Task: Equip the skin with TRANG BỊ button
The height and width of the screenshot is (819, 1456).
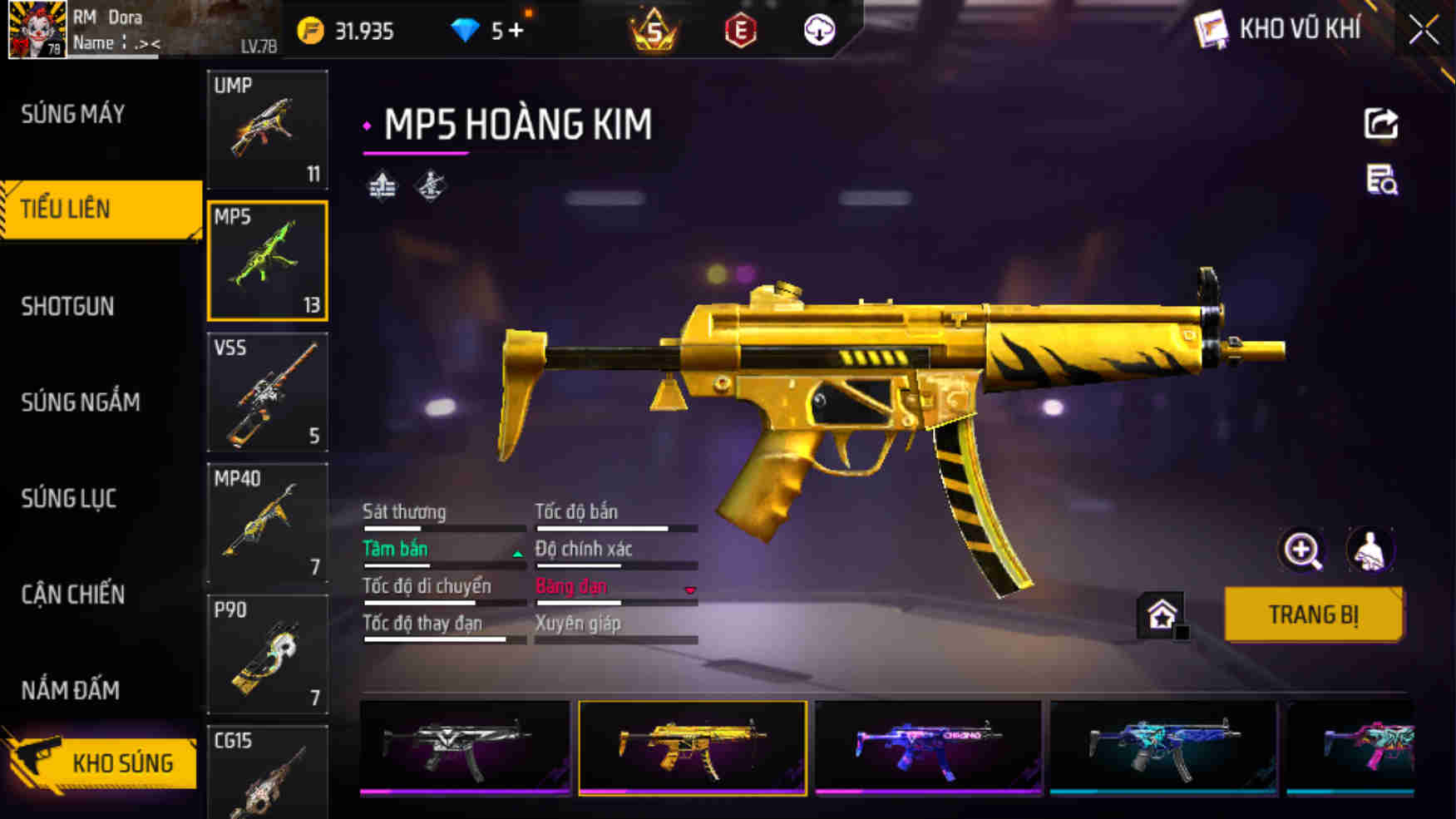Action: click(x=1313, y=614)
